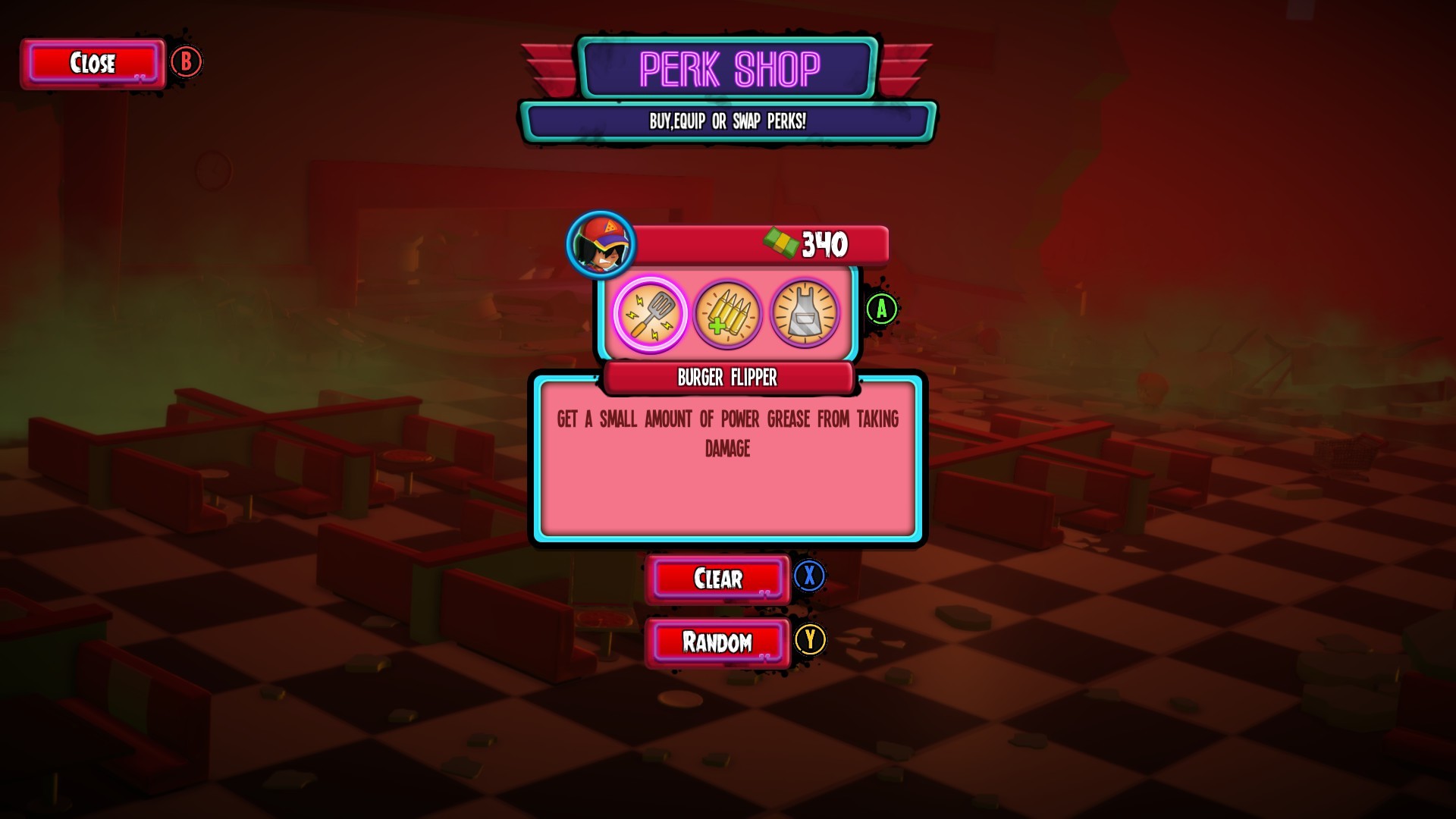Select the extra ammo bullets perk icon
Image resolution: width=1456 pixels, height=819 pixels.
[x=728, y=314]
